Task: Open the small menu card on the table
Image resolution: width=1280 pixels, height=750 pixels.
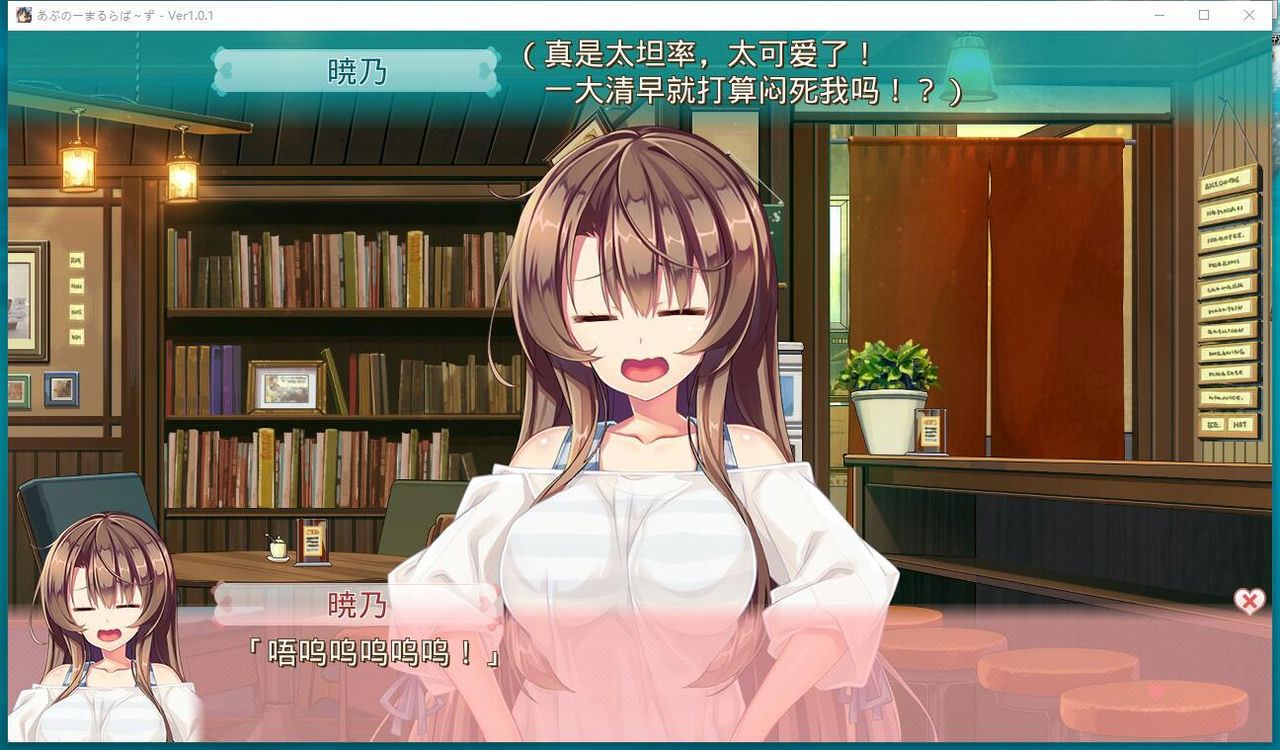Action: tap(310, 541)
